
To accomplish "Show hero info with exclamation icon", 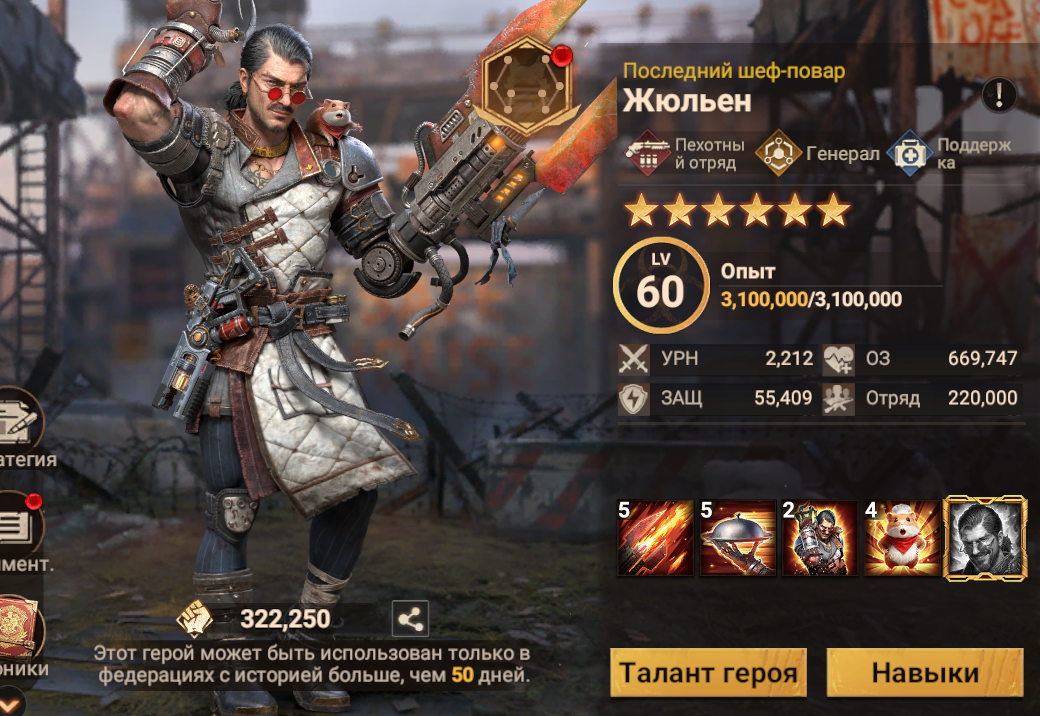I will click(999, 95).
